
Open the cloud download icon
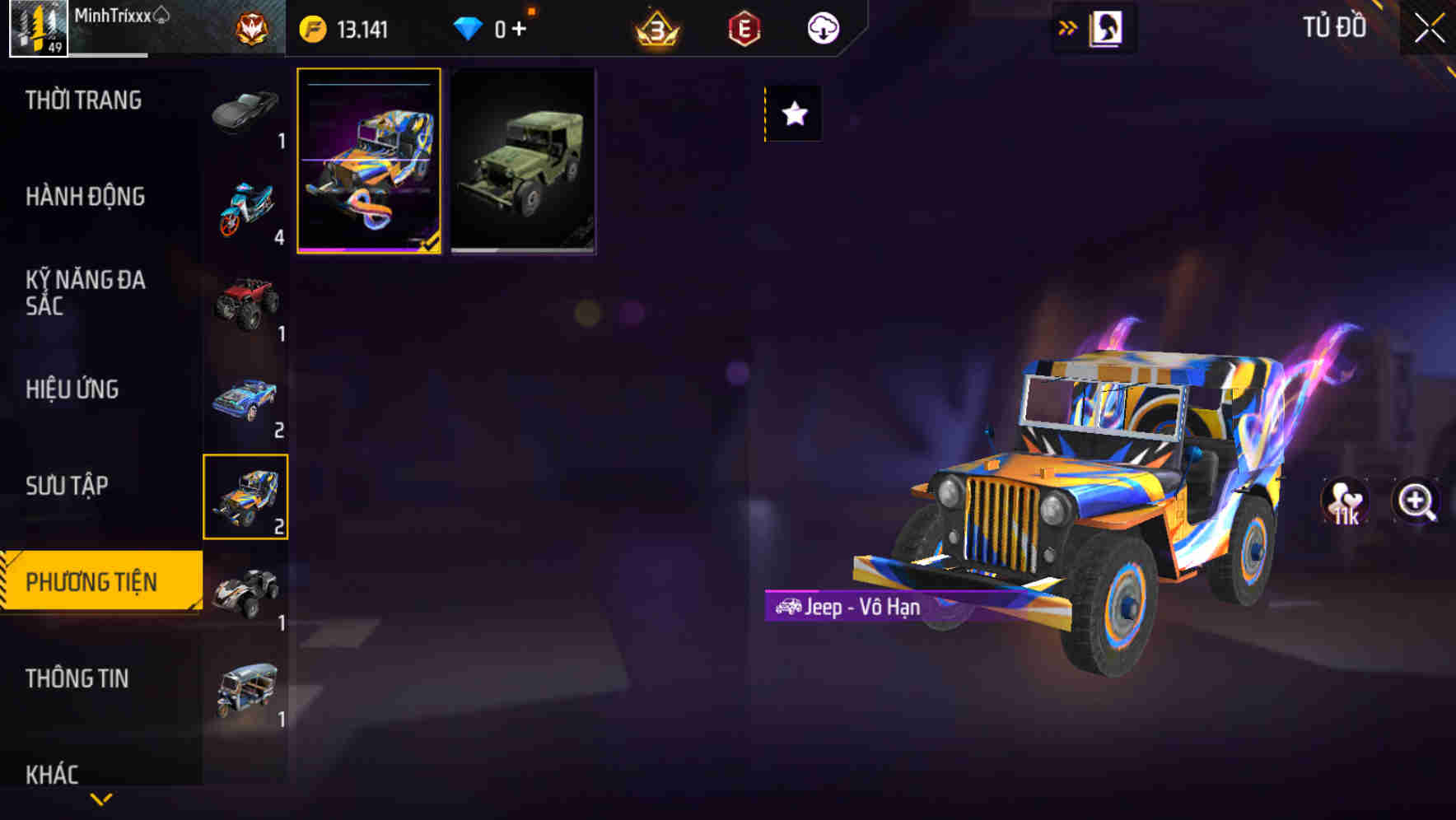click(821, 26)
